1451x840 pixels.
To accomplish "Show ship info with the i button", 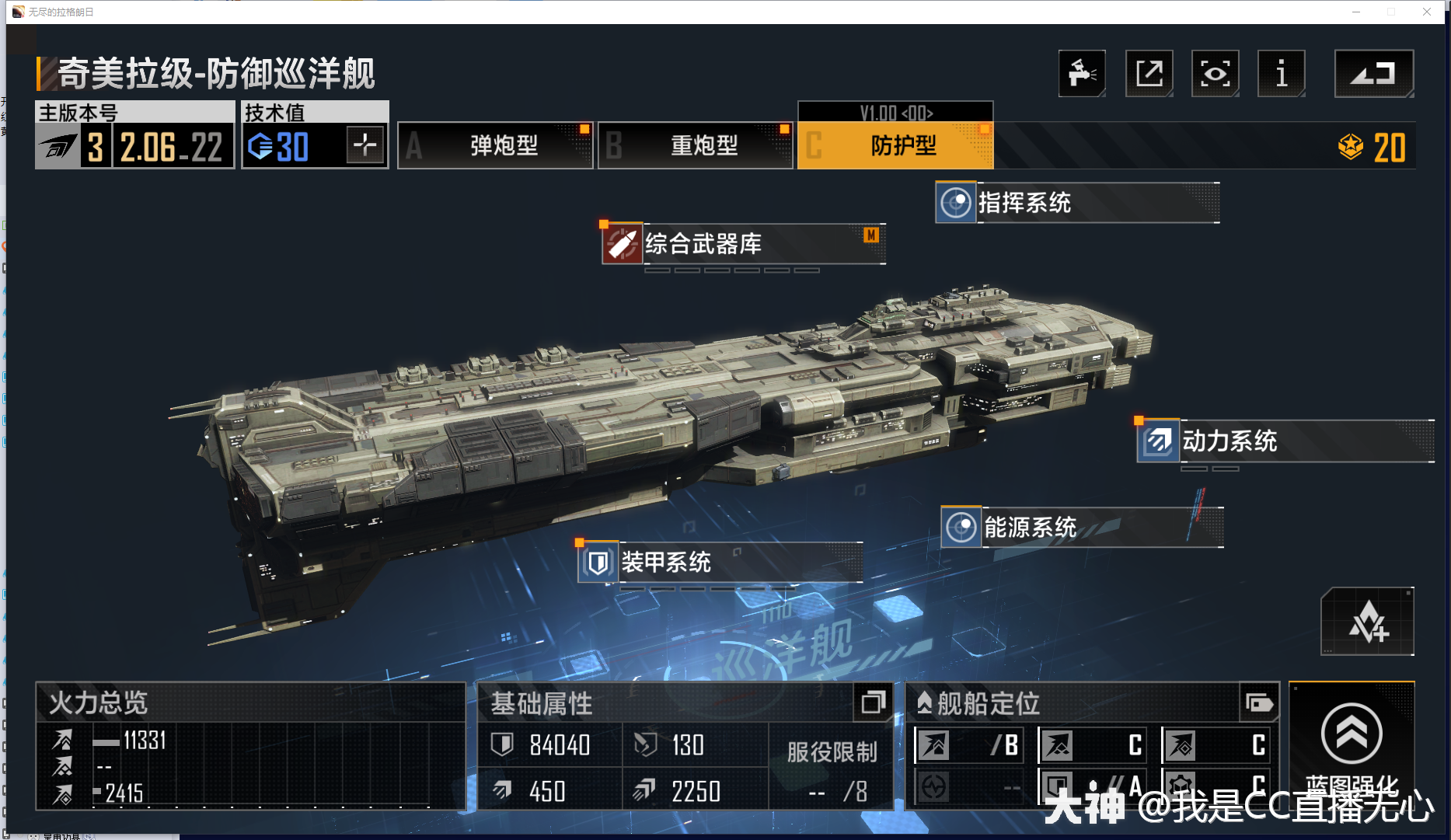I will pyautogui.click(x=1281, y=74).
